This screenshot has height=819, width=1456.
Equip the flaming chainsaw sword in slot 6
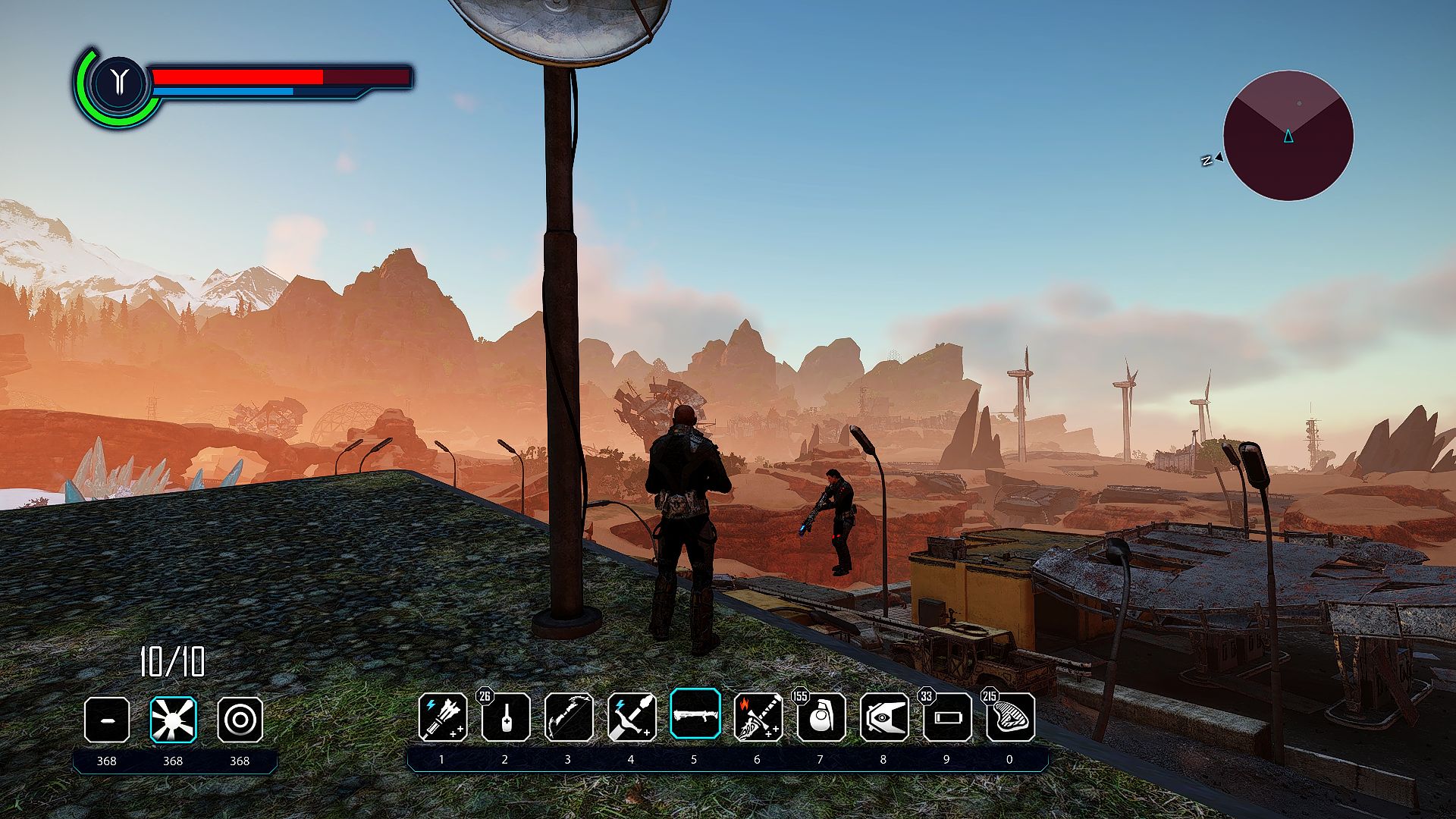coord(758,717)
